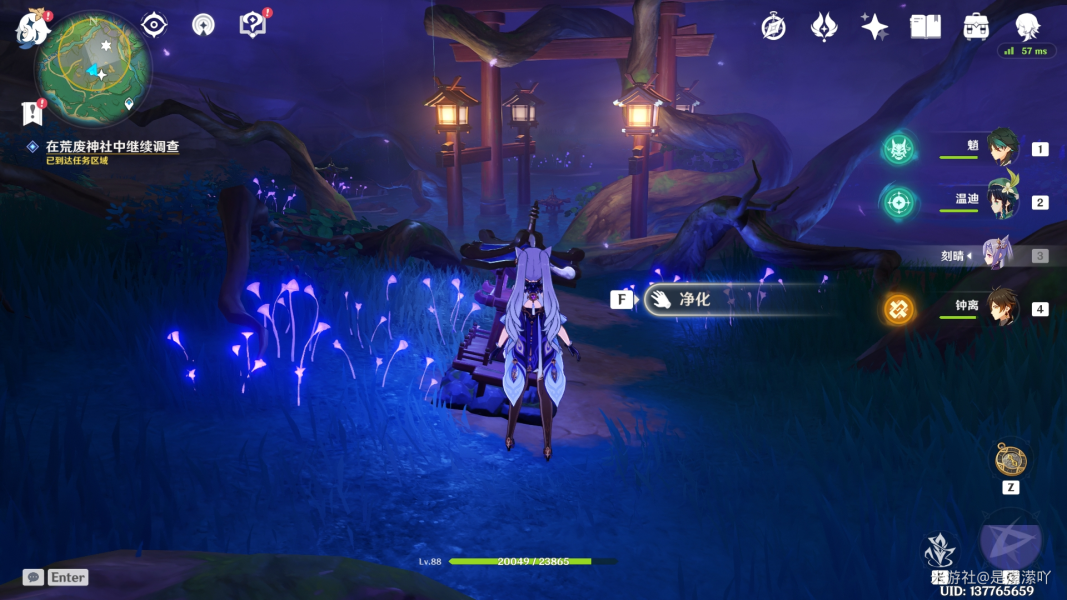Viewport: 1067px width, 600px height.
Task: Switch to party member 钟离
Action: click(1001, 308)
